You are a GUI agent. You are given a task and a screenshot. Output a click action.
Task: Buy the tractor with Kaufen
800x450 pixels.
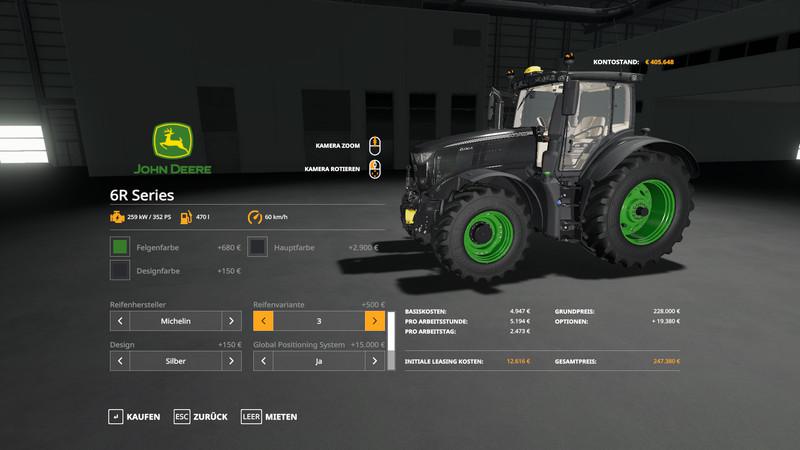[134, 416]
